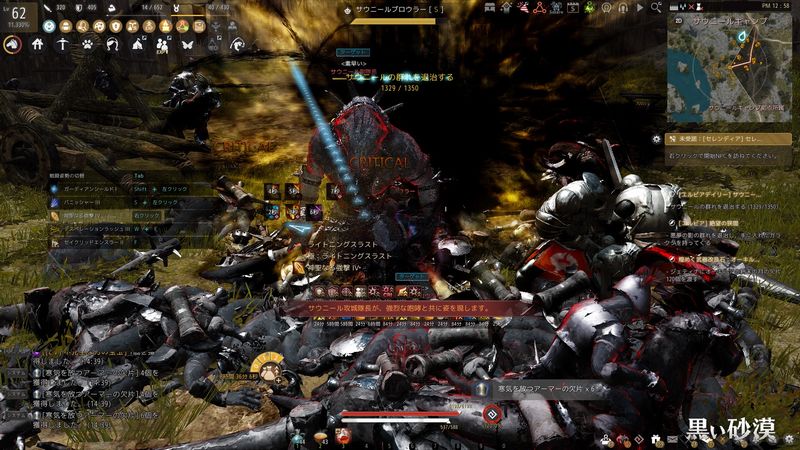Select the pickaxe worker icon
The image size is (800, 450).
[x=62, y=45]
